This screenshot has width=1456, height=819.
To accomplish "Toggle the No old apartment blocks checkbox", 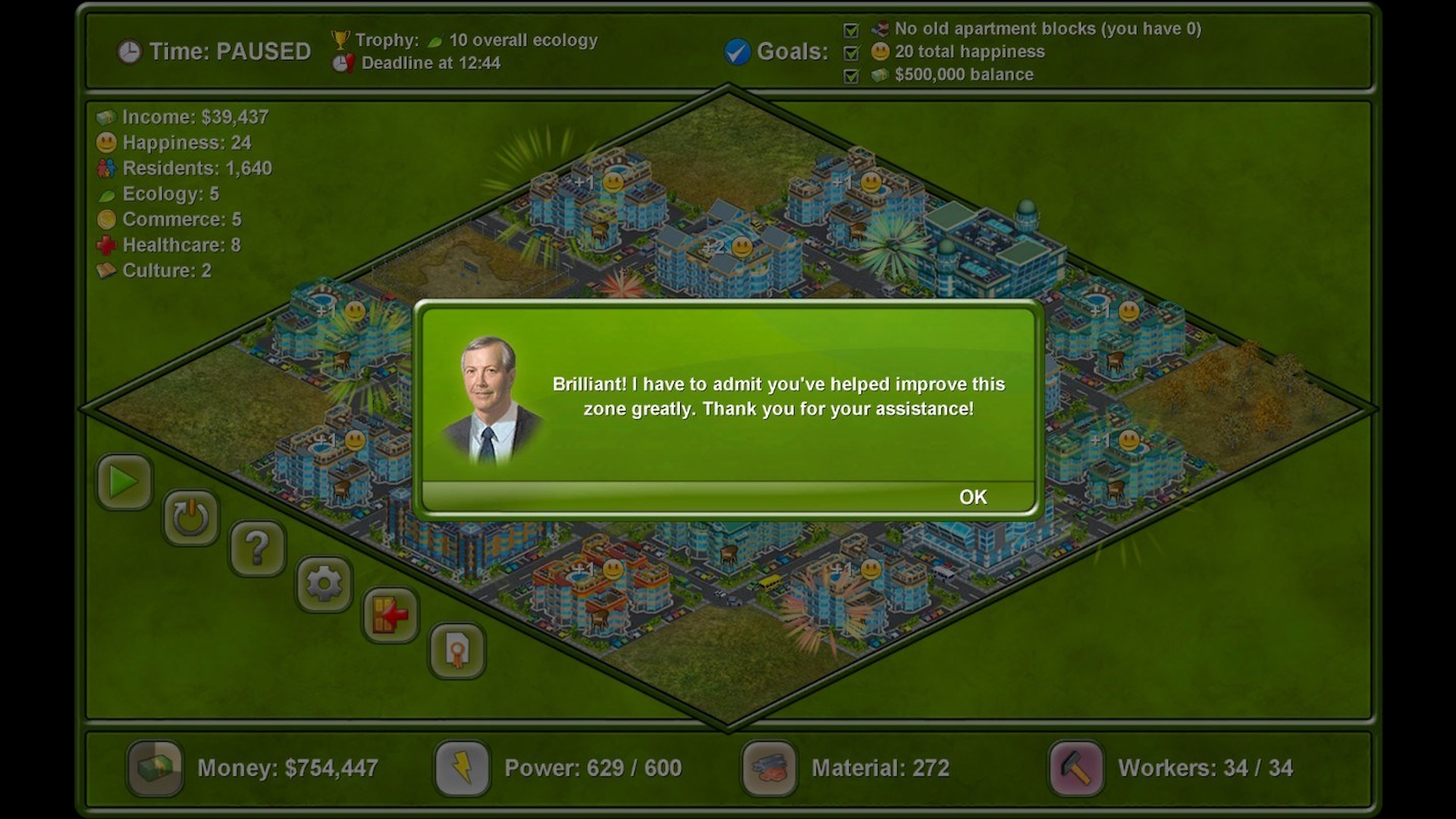I will tap(850, 30).
